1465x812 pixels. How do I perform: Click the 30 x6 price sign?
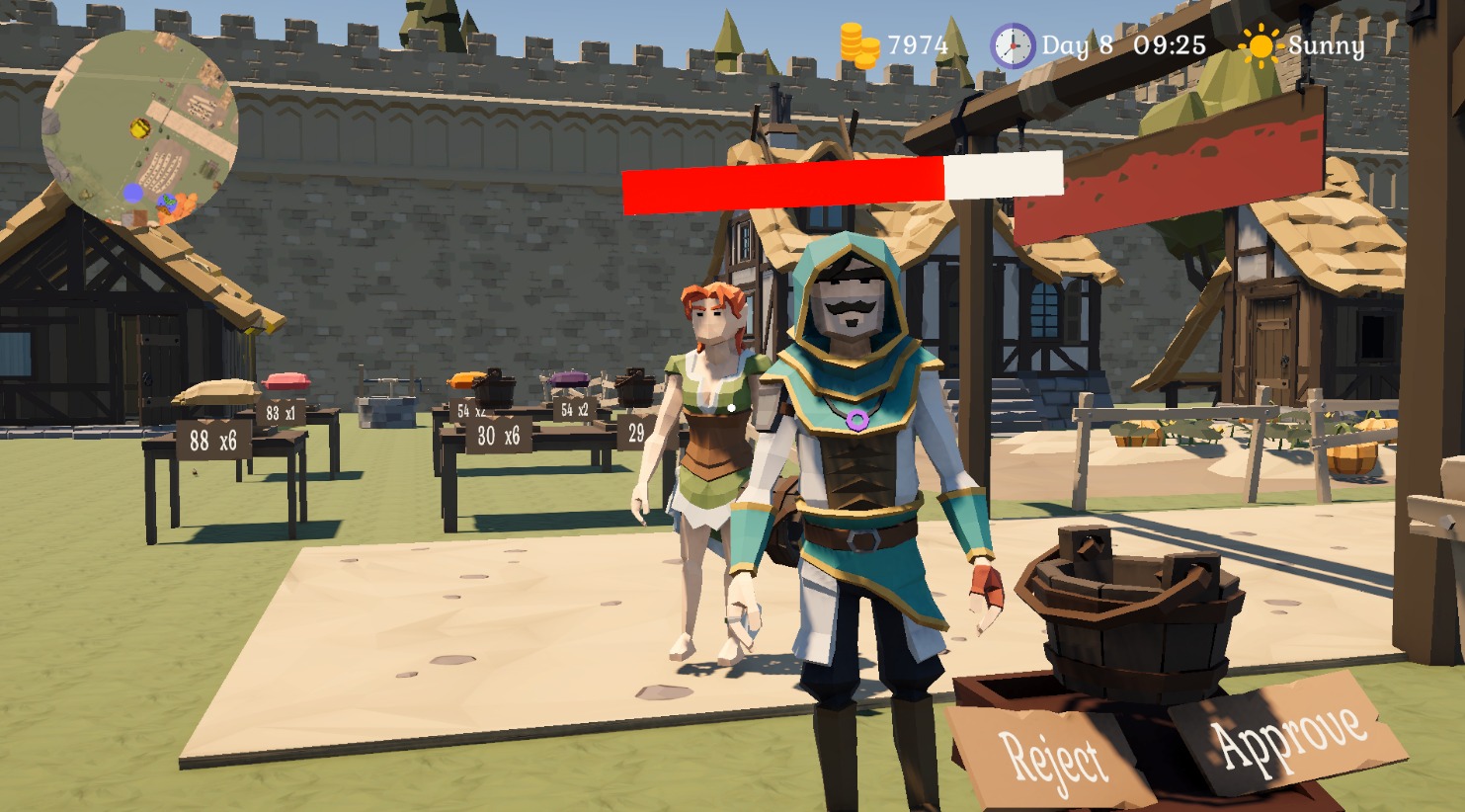point(499,436)
